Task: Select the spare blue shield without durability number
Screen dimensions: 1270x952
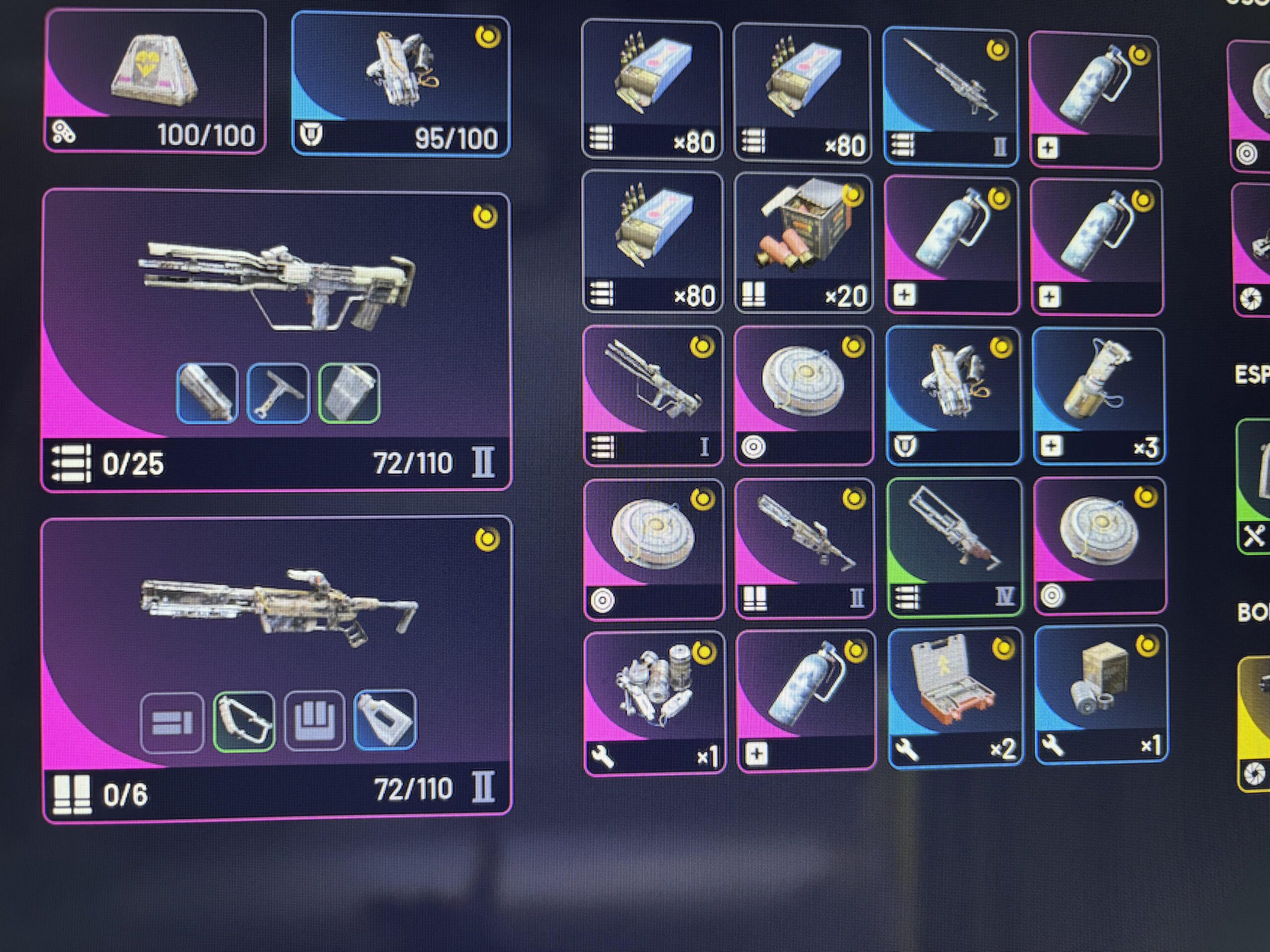Action: coord(953,395)
